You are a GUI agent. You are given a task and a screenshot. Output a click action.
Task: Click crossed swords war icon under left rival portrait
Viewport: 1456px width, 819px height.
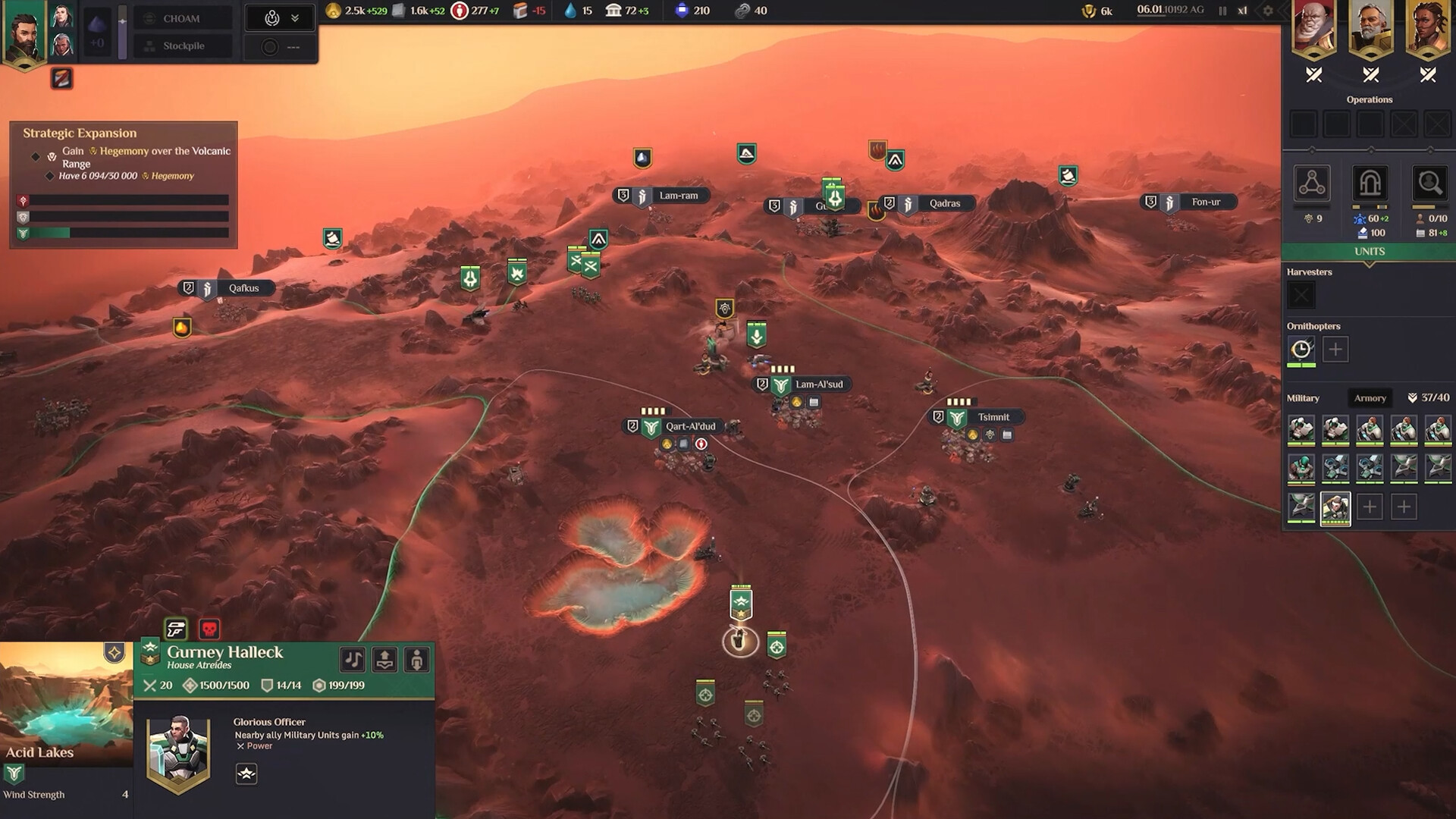point(1313,75)
